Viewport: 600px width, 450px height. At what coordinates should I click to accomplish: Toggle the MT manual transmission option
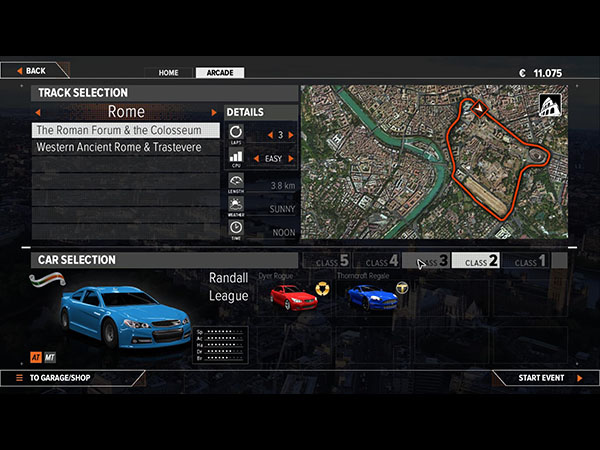click(51, 356)
